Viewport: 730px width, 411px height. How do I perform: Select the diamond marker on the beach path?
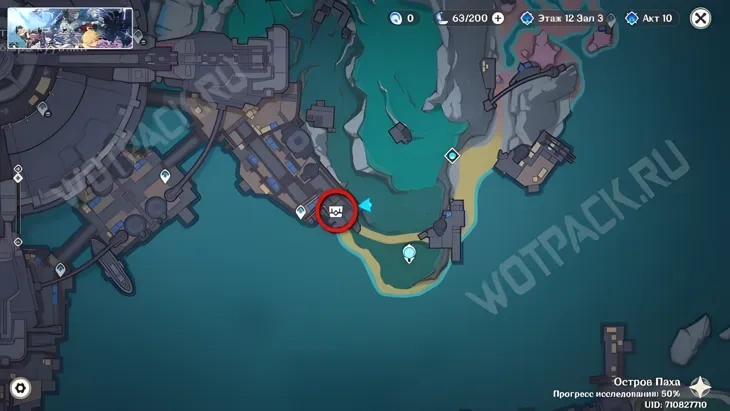tap(452, 155)
